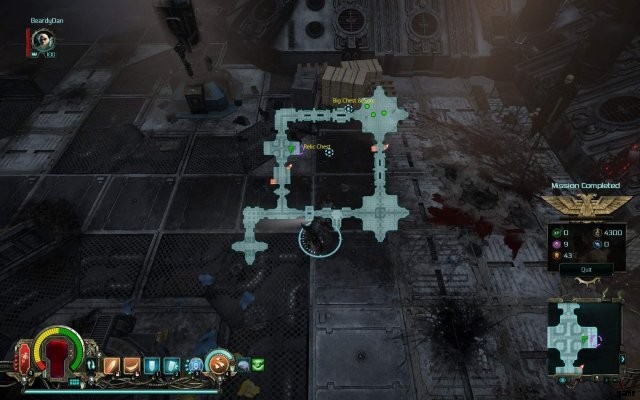
Task: Use the first orange slash attack skill
Action: [112, 365]
